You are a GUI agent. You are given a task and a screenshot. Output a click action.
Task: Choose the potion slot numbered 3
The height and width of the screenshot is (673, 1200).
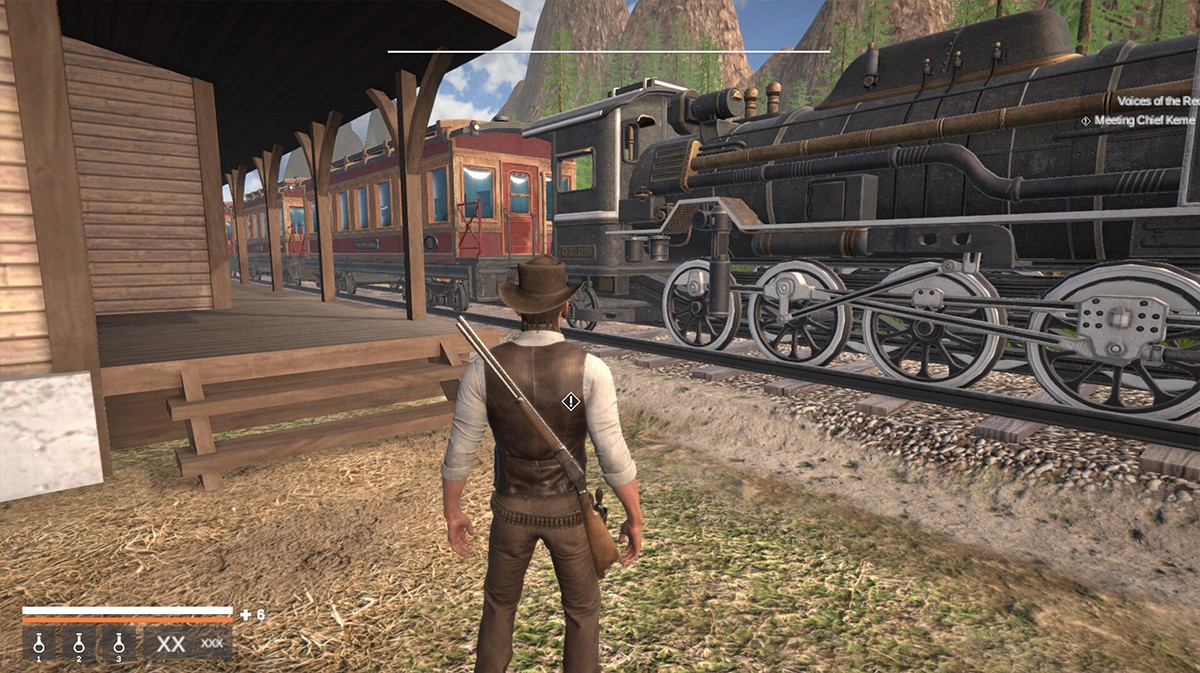pyautogui.click(x=118, y=643)
